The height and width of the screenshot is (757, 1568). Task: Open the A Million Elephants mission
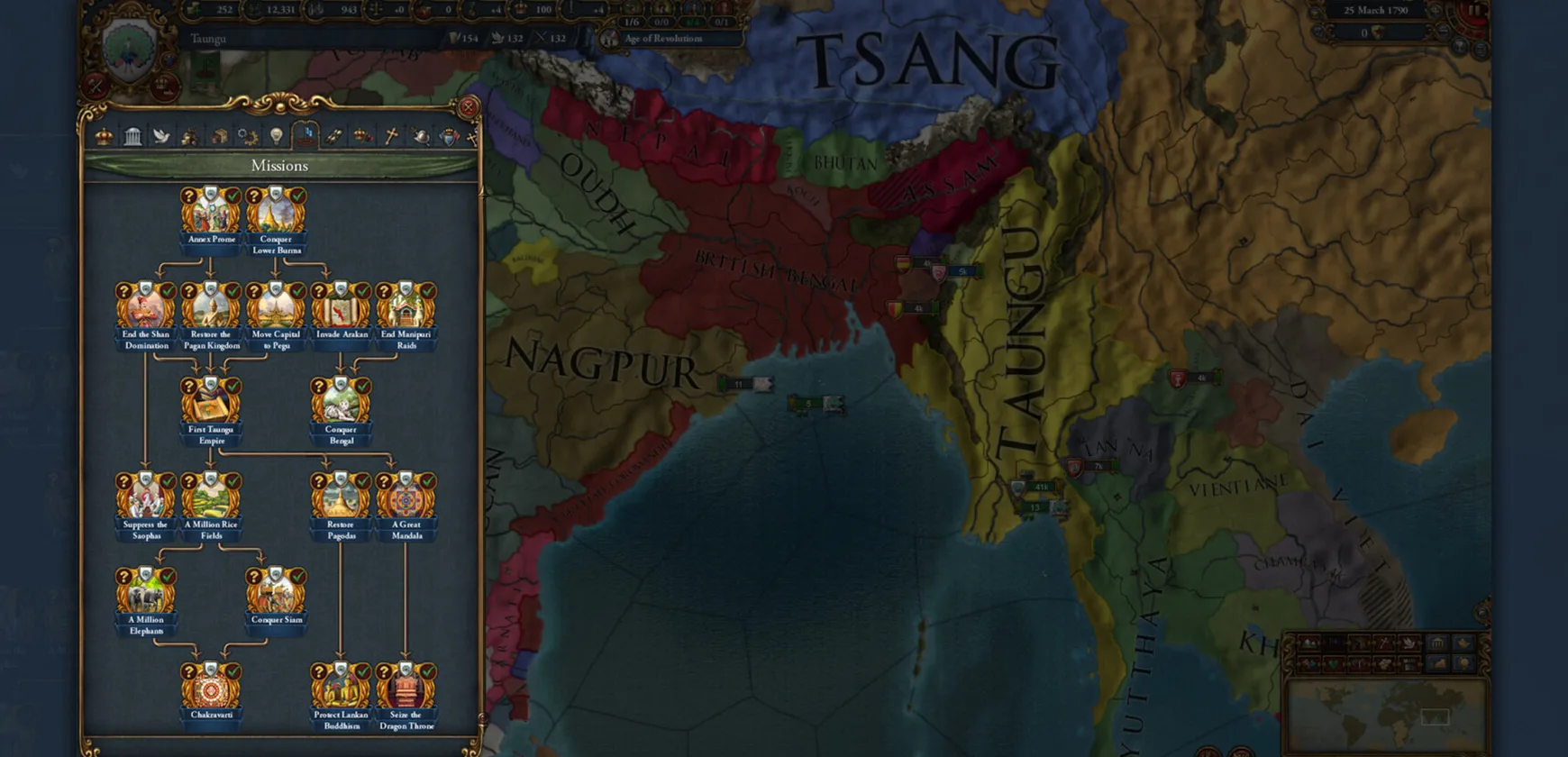click(146, 595)
